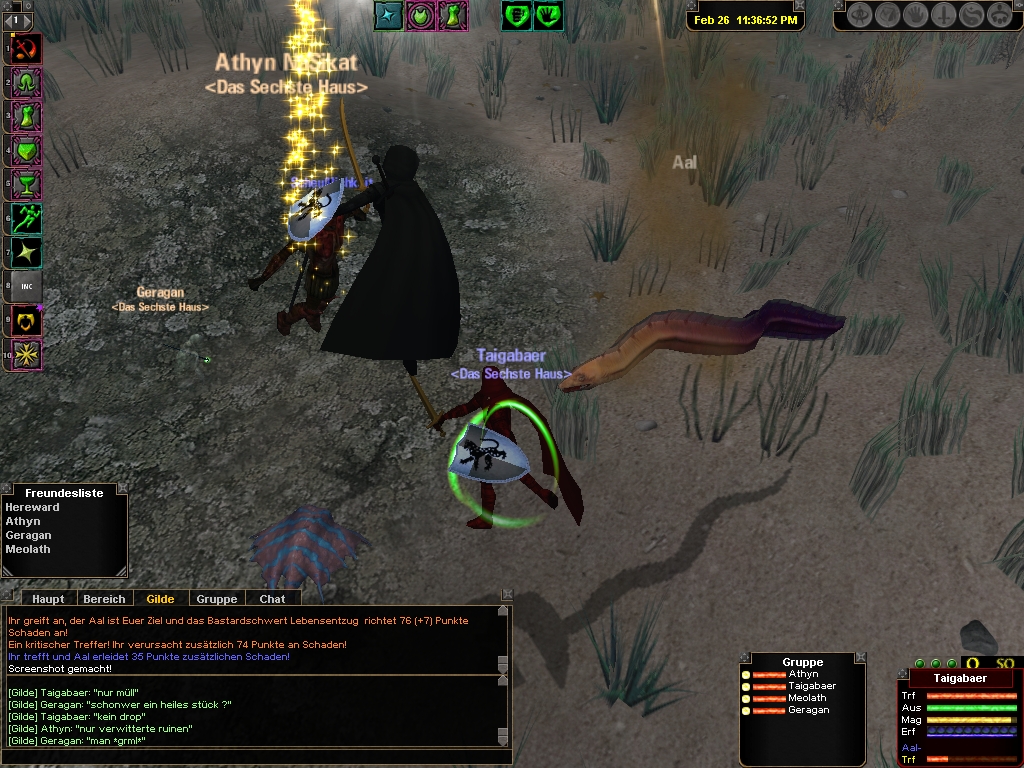Click the green shield buff icon
Image resolution: width=1024 pixels, height=768 pixels.
pos(517,15)
